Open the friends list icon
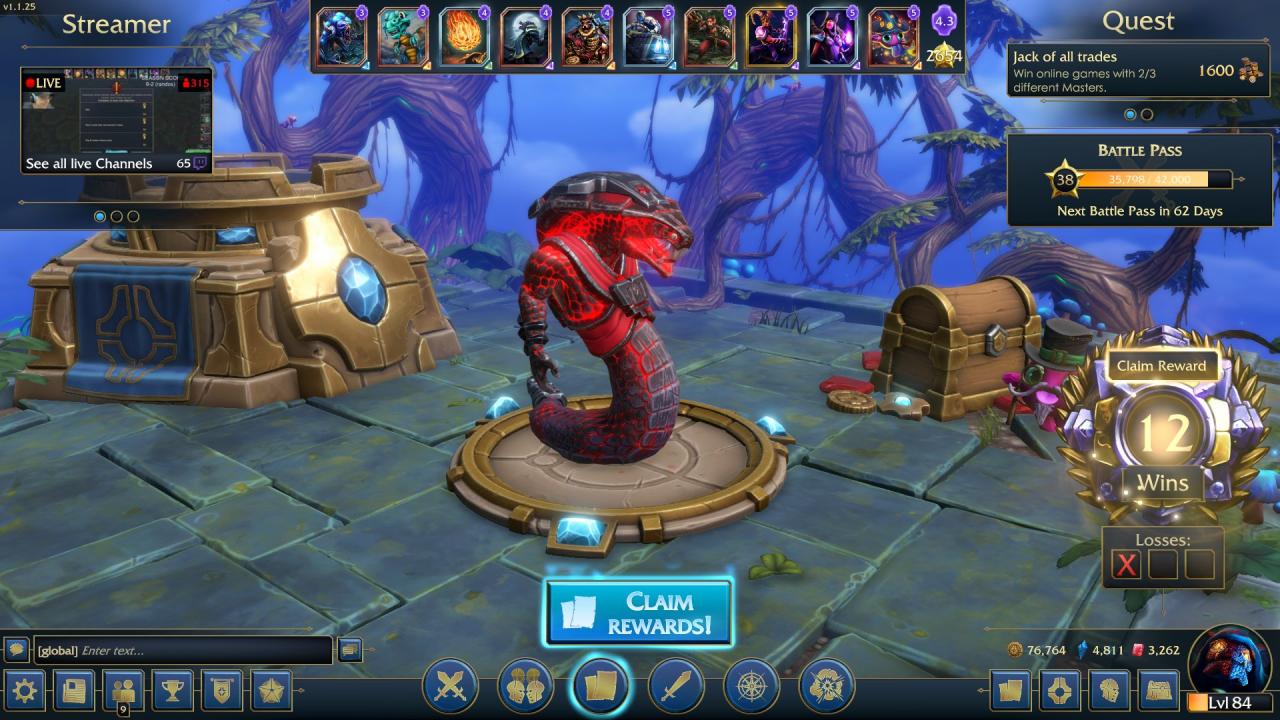 coord(123,689)
